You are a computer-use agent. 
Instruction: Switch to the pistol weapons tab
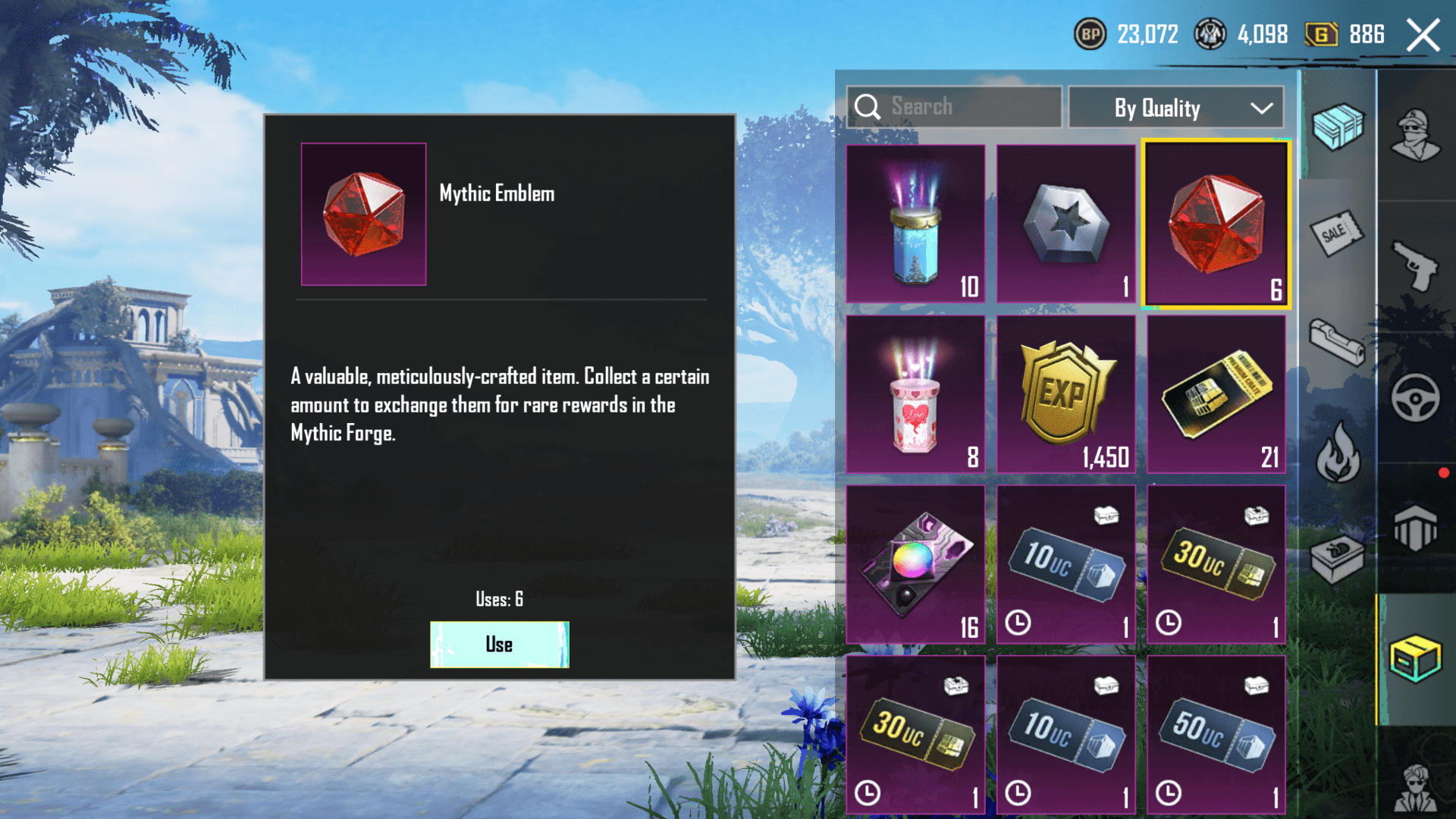(1415, 265)
